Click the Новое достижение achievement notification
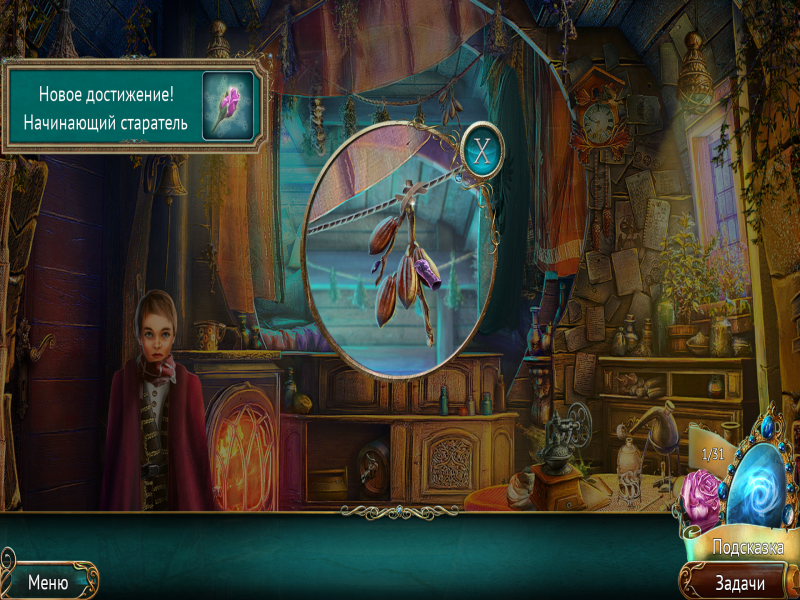Viewport: 800px width, 600px height. (x=135, y=108)
